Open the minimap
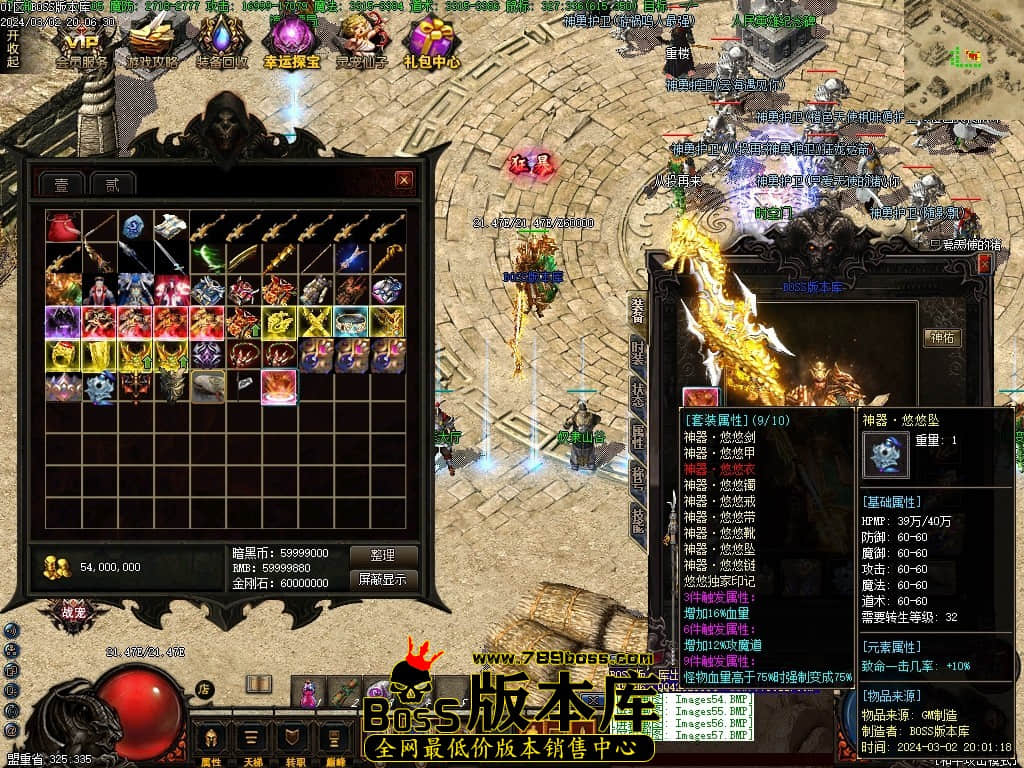Screen dimensions: 1024x768 tap(964, 58)
